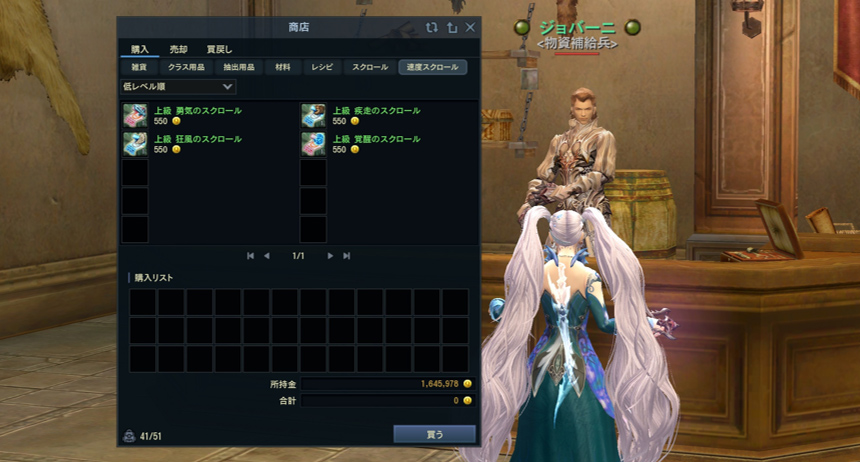The image size is (860, 462).
Task: Close the 商店 shop window
Action: pos(470,28)
